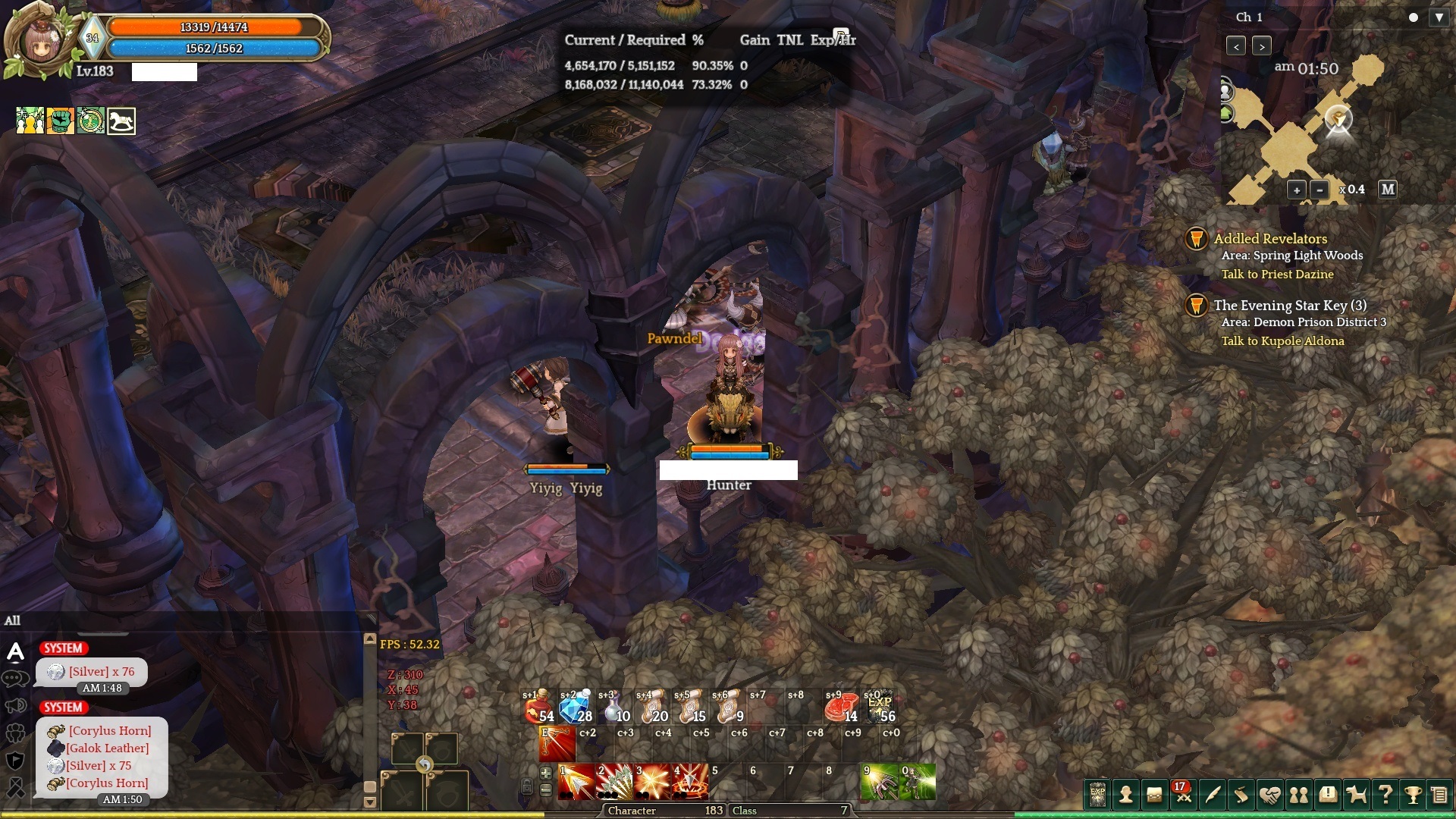This screenshot has width=1456, height=819.
Task: Eat the raw meat in the s+9 slot
Action: (842, 708)
